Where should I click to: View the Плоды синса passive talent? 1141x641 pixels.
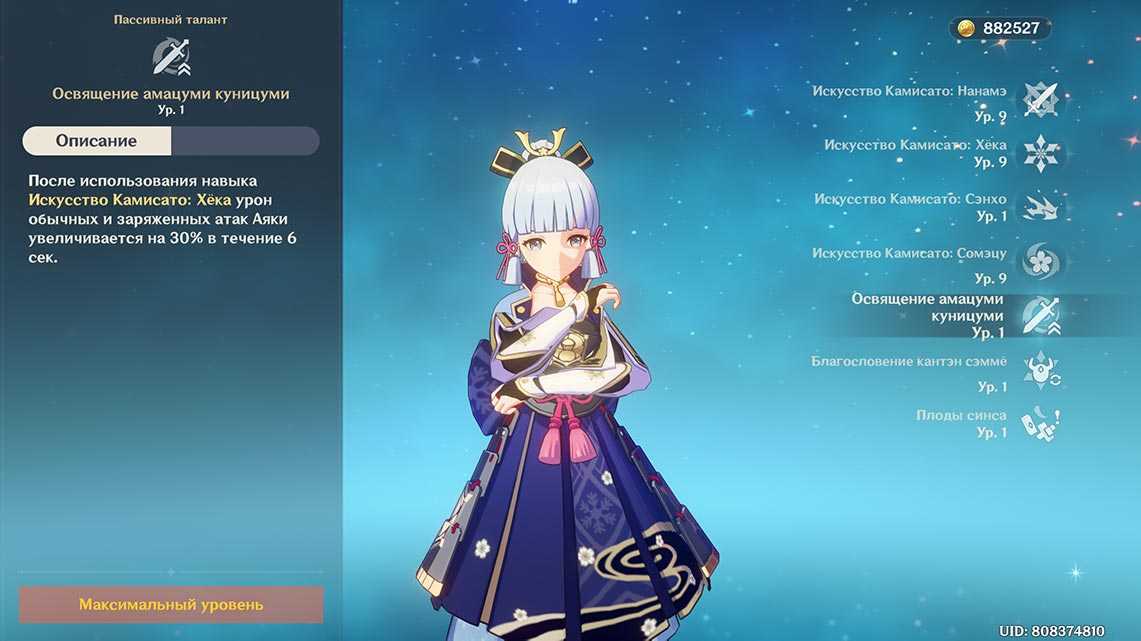click(1040, 424)
